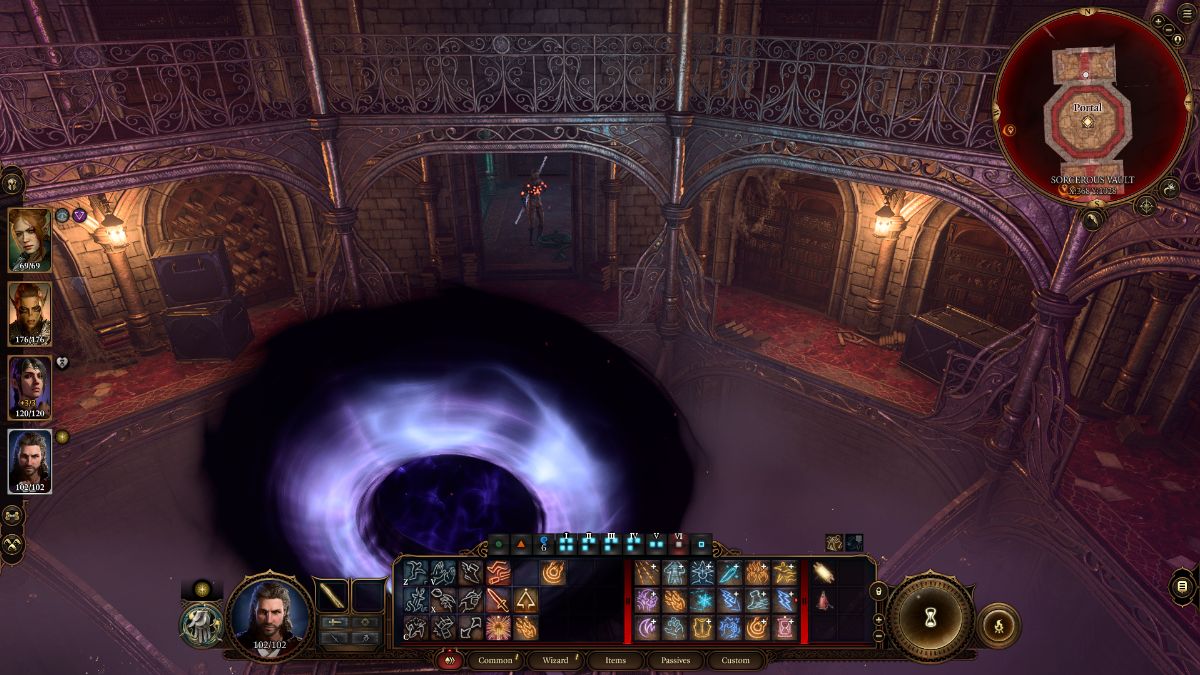The image size is (1200, 675).
Task: Open the campfire rest button
Action: (998, 624)
